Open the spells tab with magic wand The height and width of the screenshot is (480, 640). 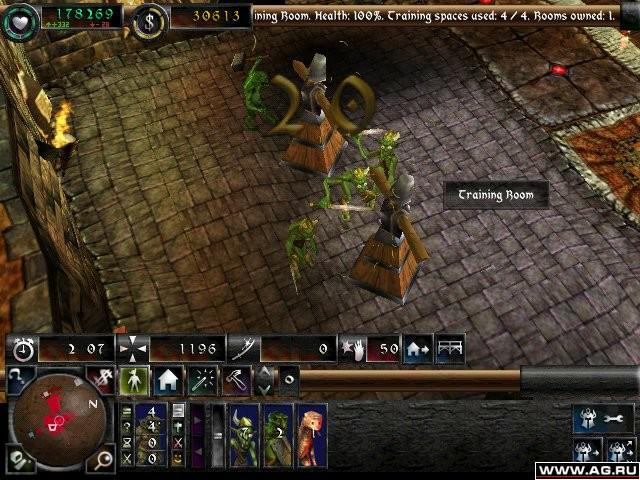[203, 380]
